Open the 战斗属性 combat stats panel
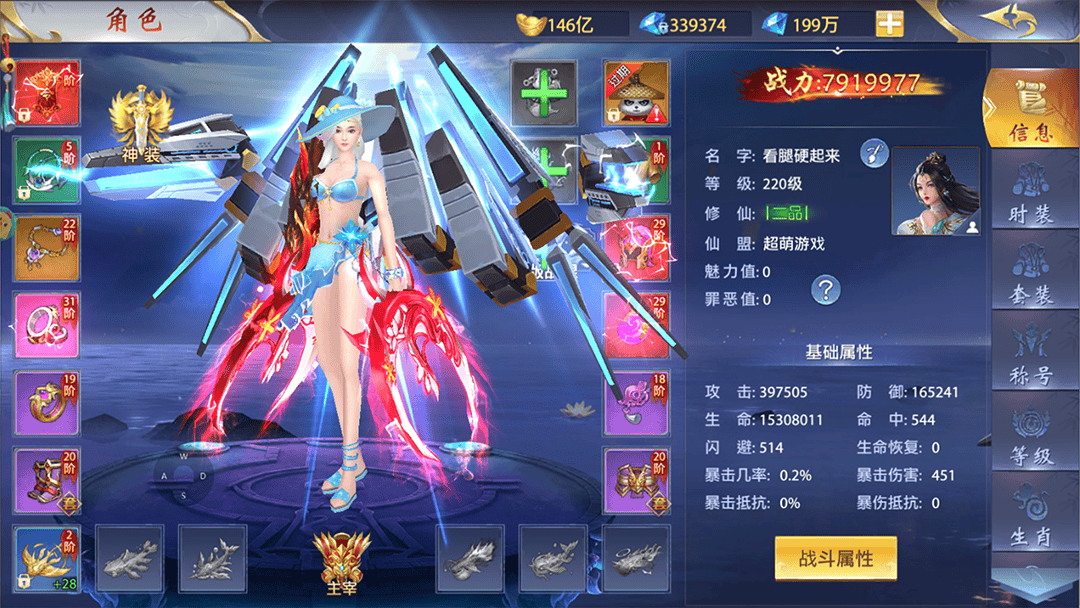1080x608 pixels. point(835,558)
